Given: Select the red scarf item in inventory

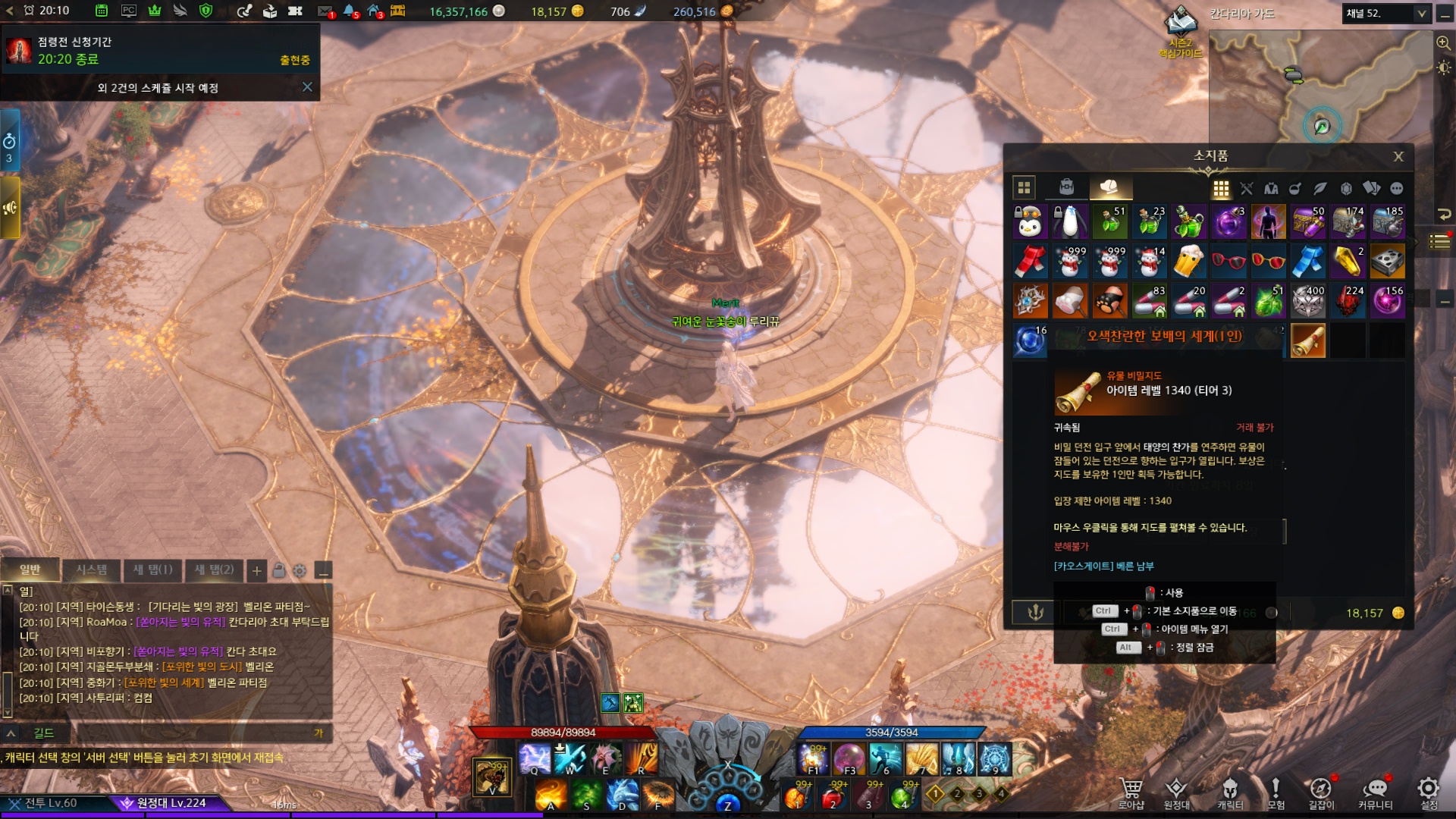Looking at the screenshot, I should pyautogui.click(x=1030, y=262).
